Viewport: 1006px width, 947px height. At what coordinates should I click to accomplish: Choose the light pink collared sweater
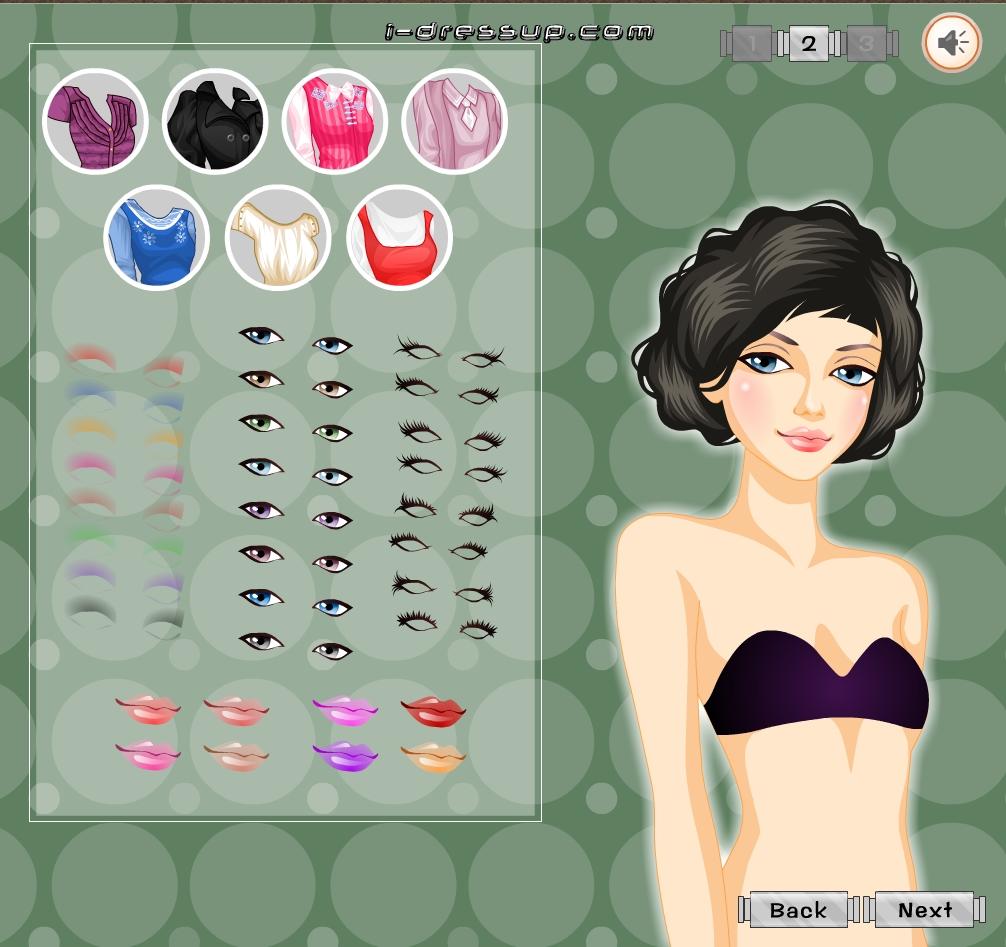click(455, 121)
